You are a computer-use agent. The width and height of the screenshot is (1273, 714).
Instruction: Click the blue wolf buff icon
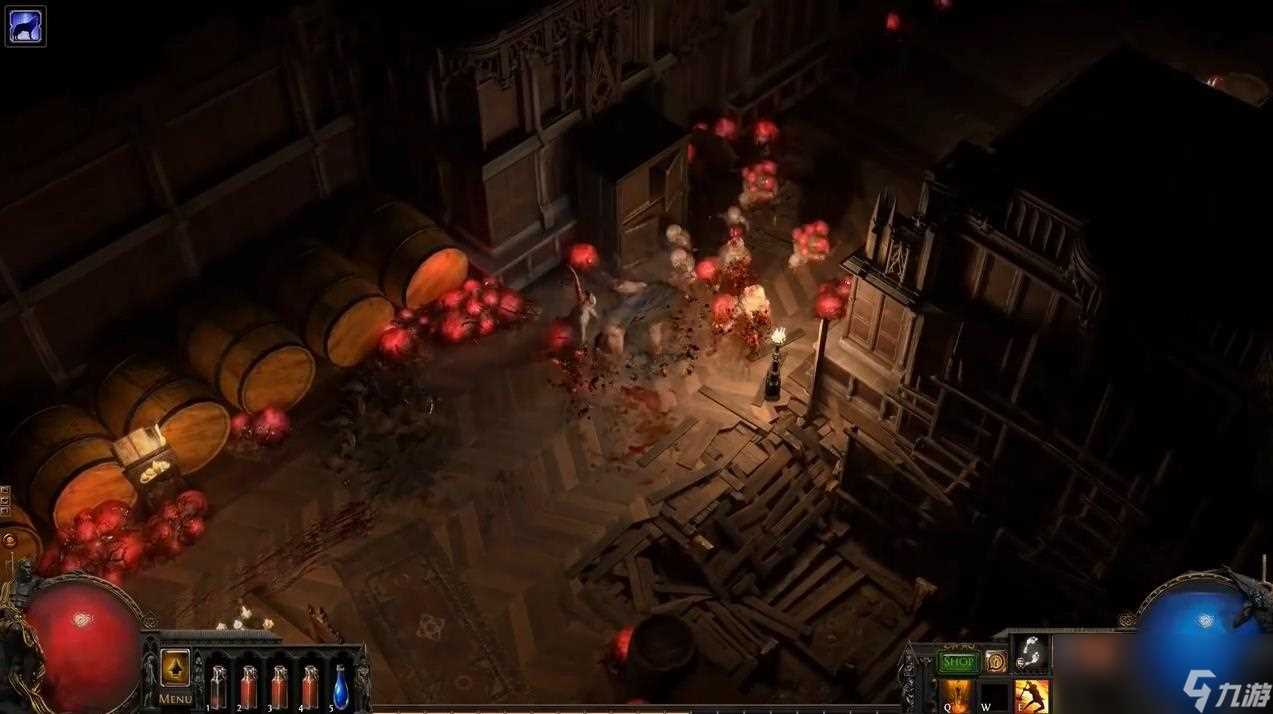(25, 26)
